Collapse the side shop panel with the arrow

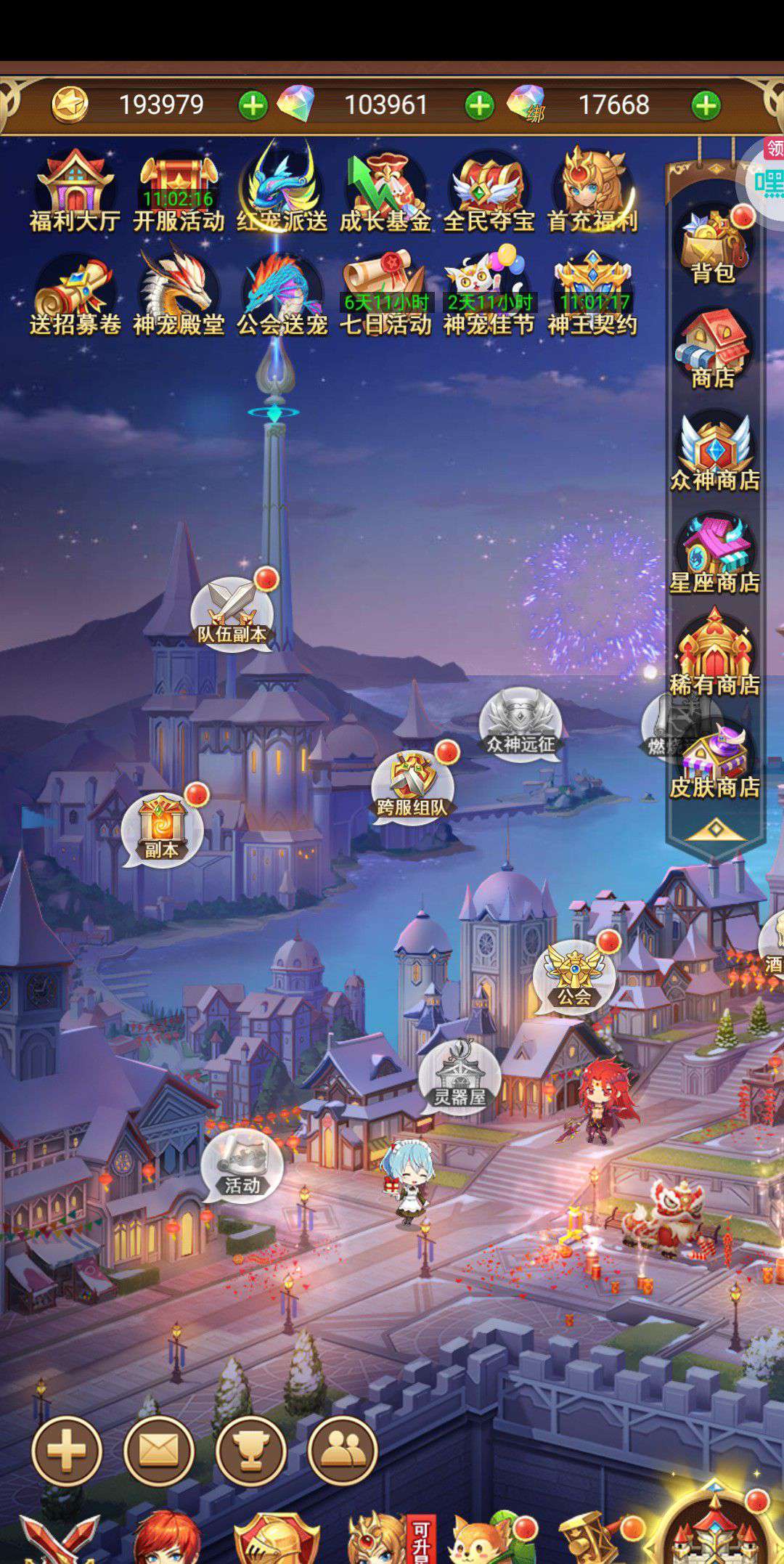click(715, 829)
